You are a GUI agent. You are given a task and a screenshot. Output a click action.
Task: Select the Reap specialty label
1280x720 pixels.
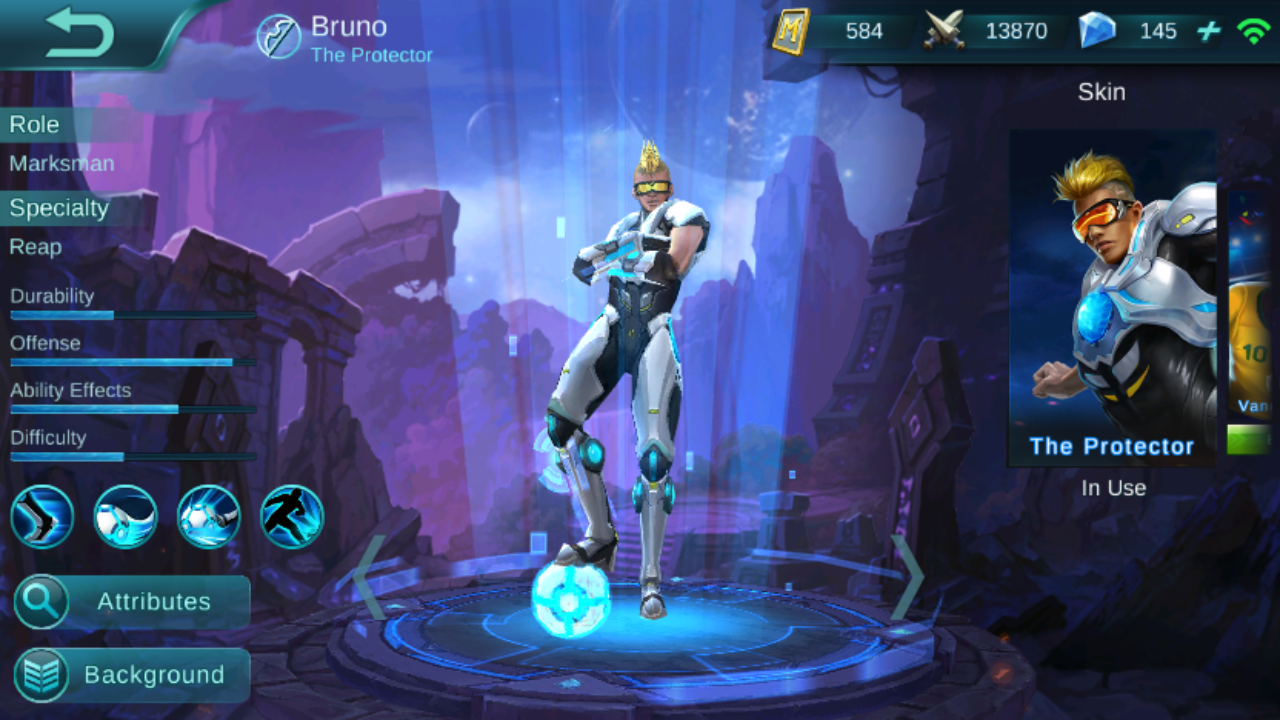pos(36,246)
